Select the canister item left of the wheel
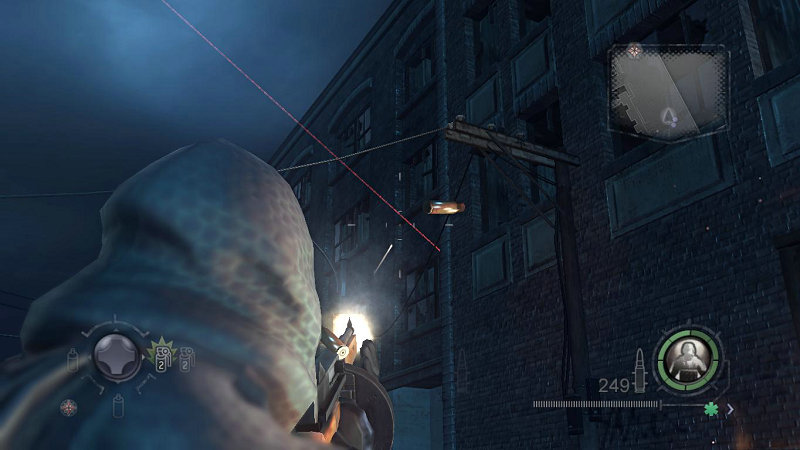This screenshot has height=450, width=800. (73, 360)
